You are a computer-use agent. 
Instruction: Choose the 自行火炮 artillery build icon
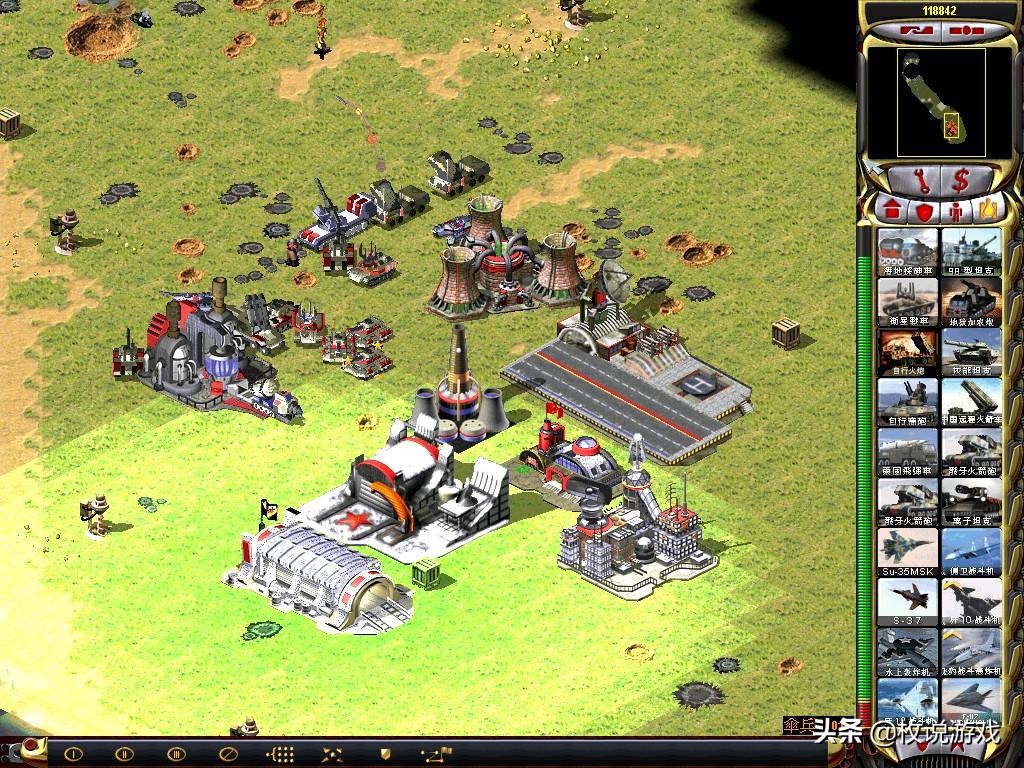pos(908,351)
